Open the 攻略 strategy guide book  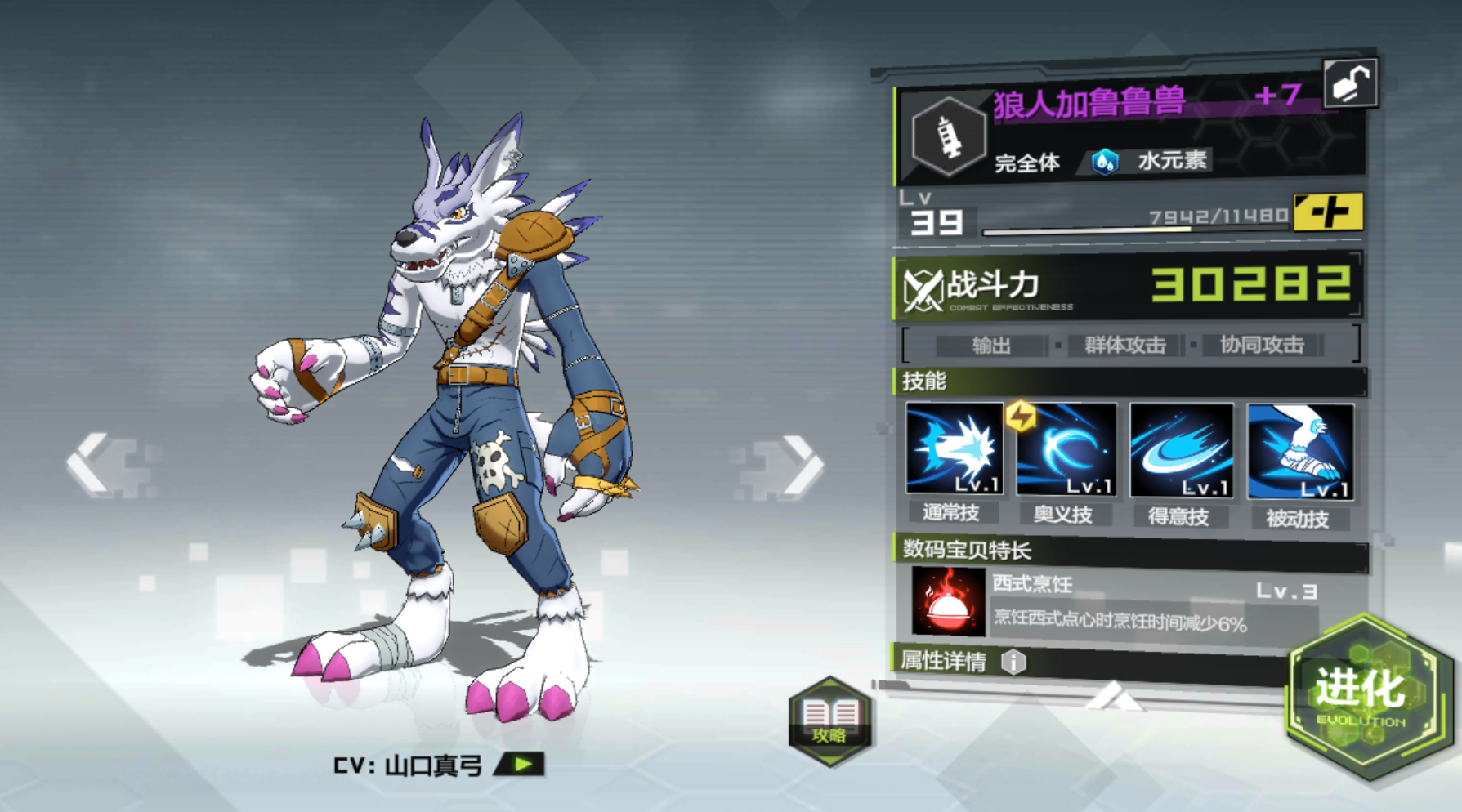[829, 720]
